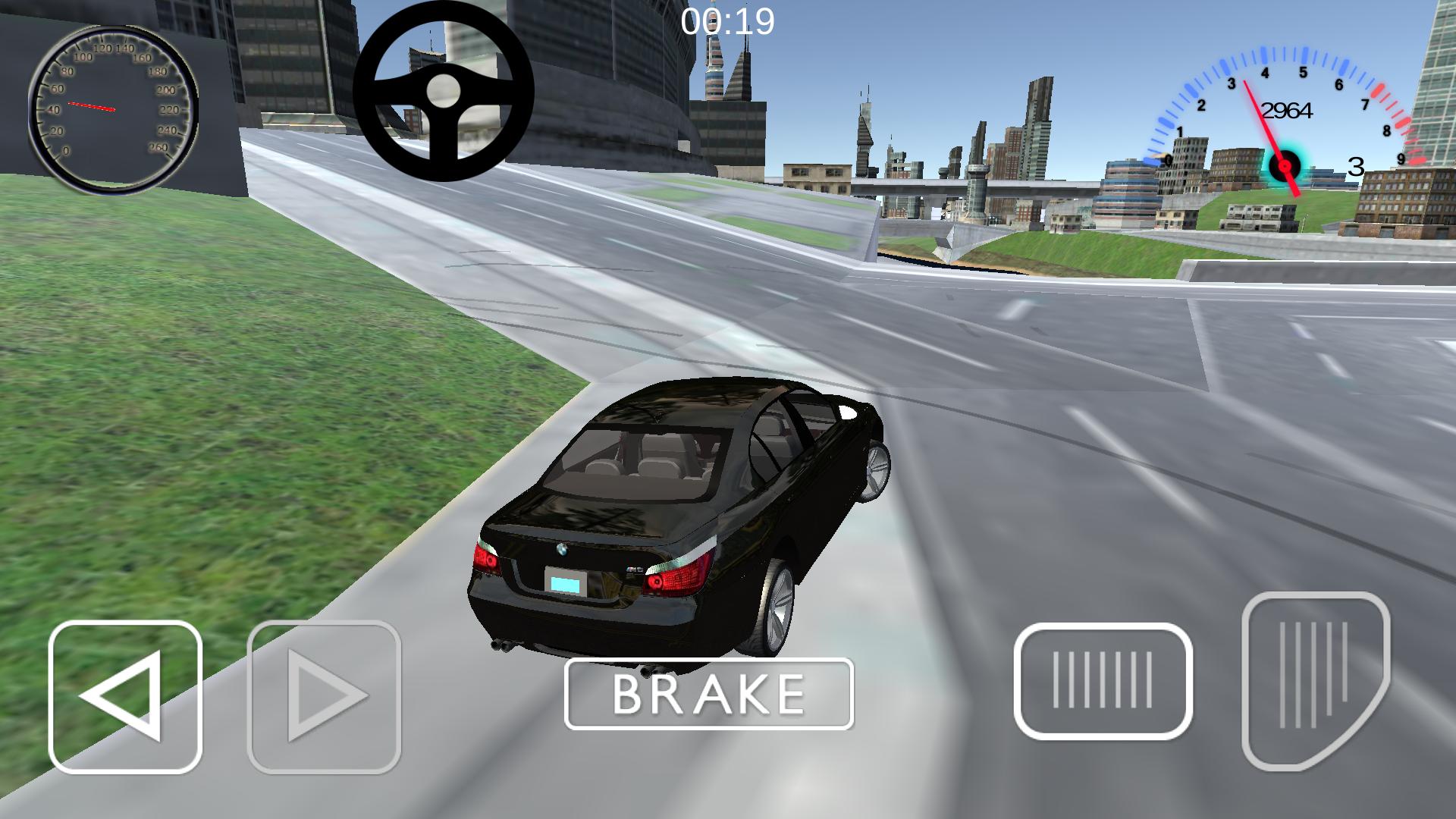1456x819 pixels.
Task: Tap the steering wheel icon
Action: [444, 91]
